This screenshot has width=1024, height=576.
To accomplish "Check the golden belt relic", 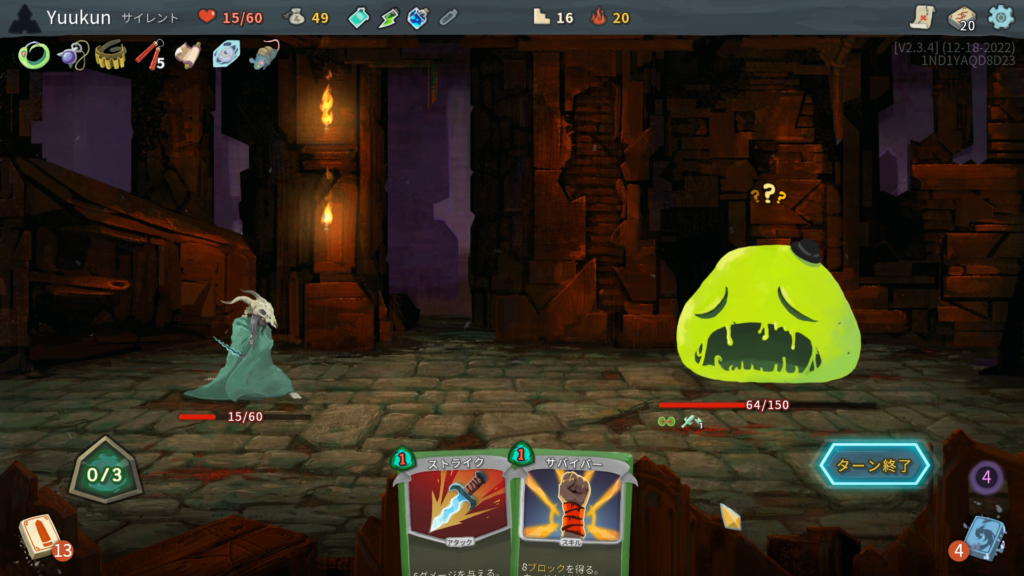I will [x=110, y=55].
